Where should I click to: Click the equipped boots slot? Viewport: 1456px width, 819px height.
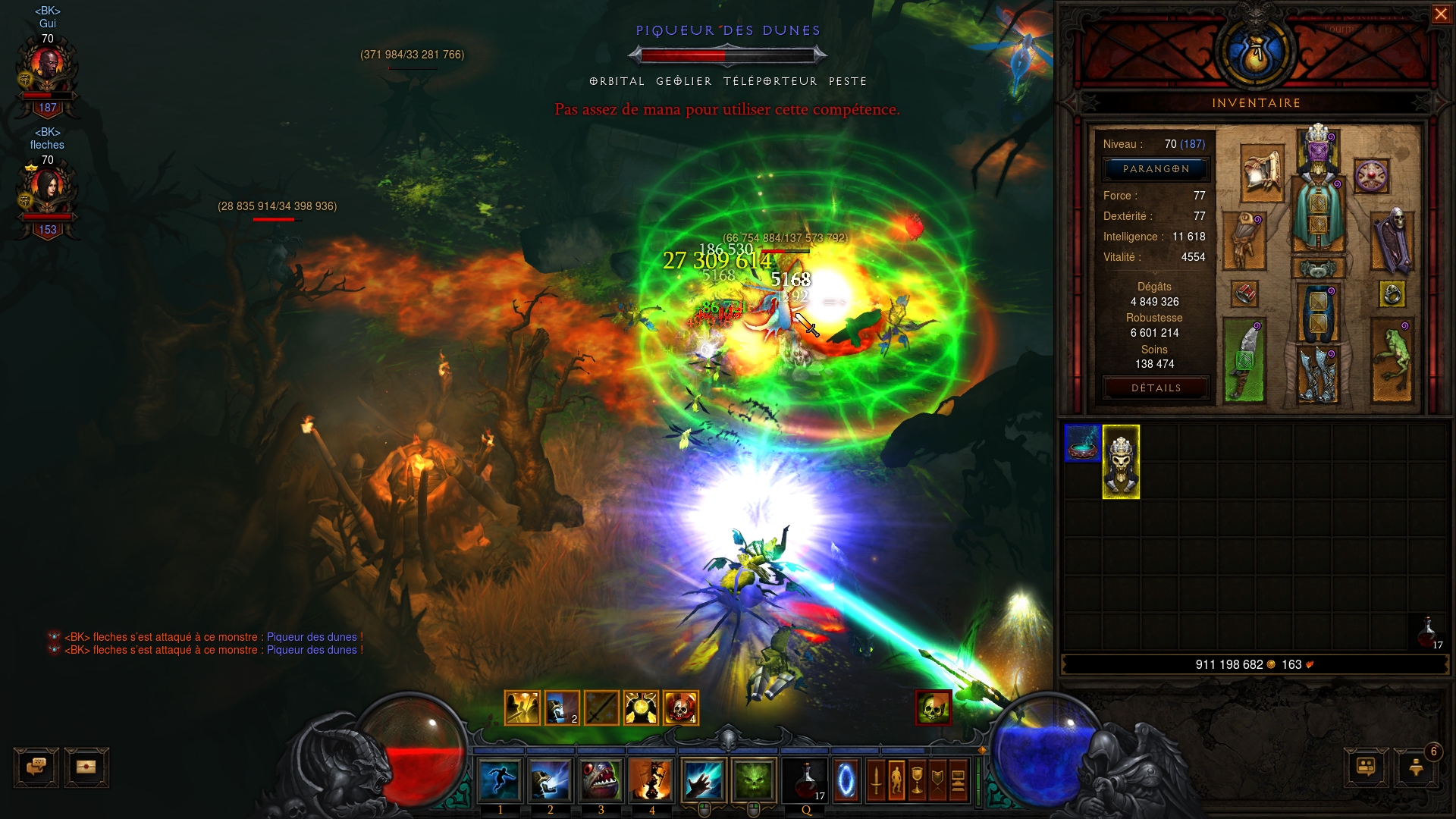[x=1318, y=374]
